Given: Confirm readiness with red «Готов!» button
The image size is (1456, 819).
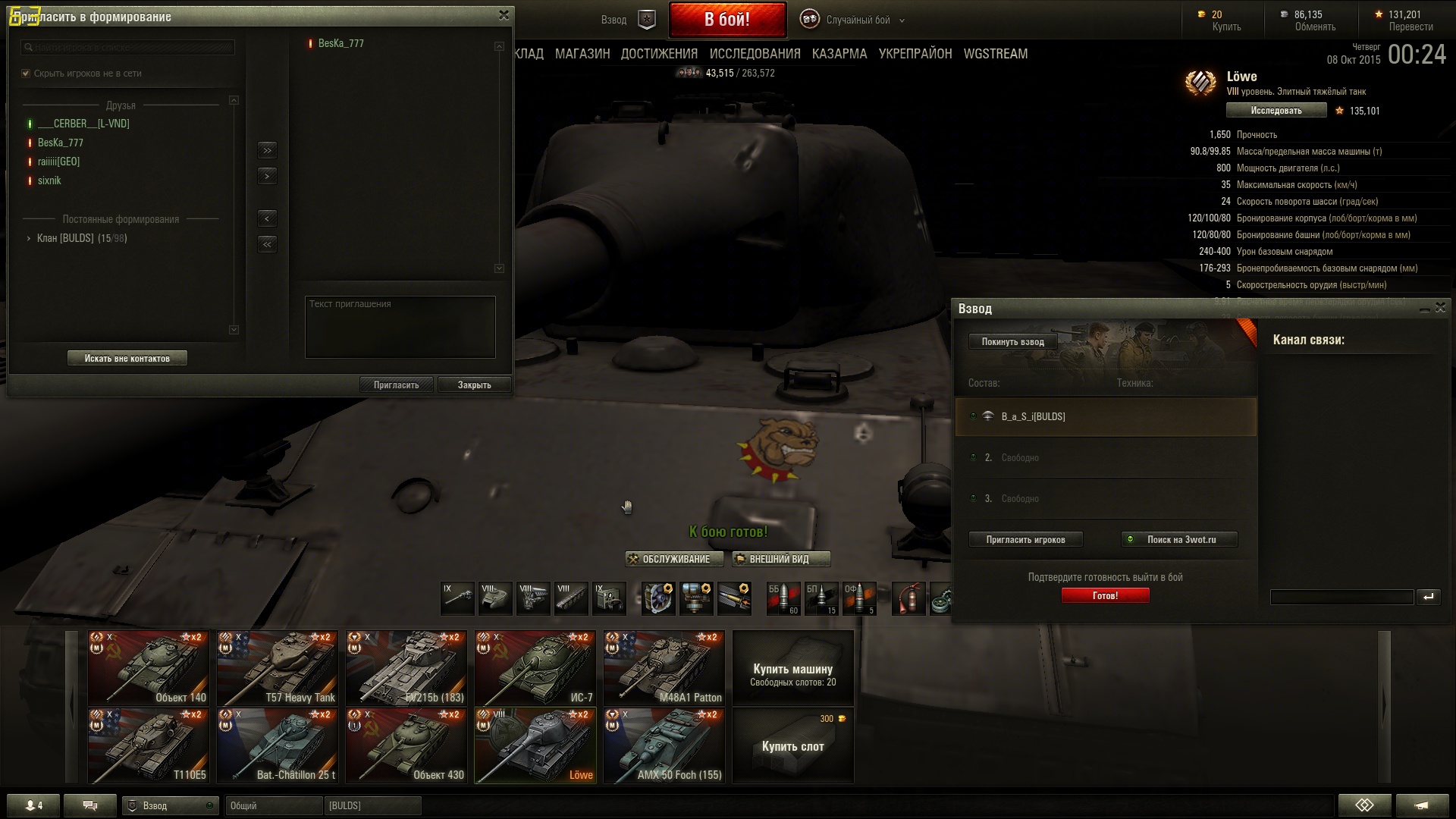Looking at the screenshot, I should pyautogui.click(x=1105, y=595).
